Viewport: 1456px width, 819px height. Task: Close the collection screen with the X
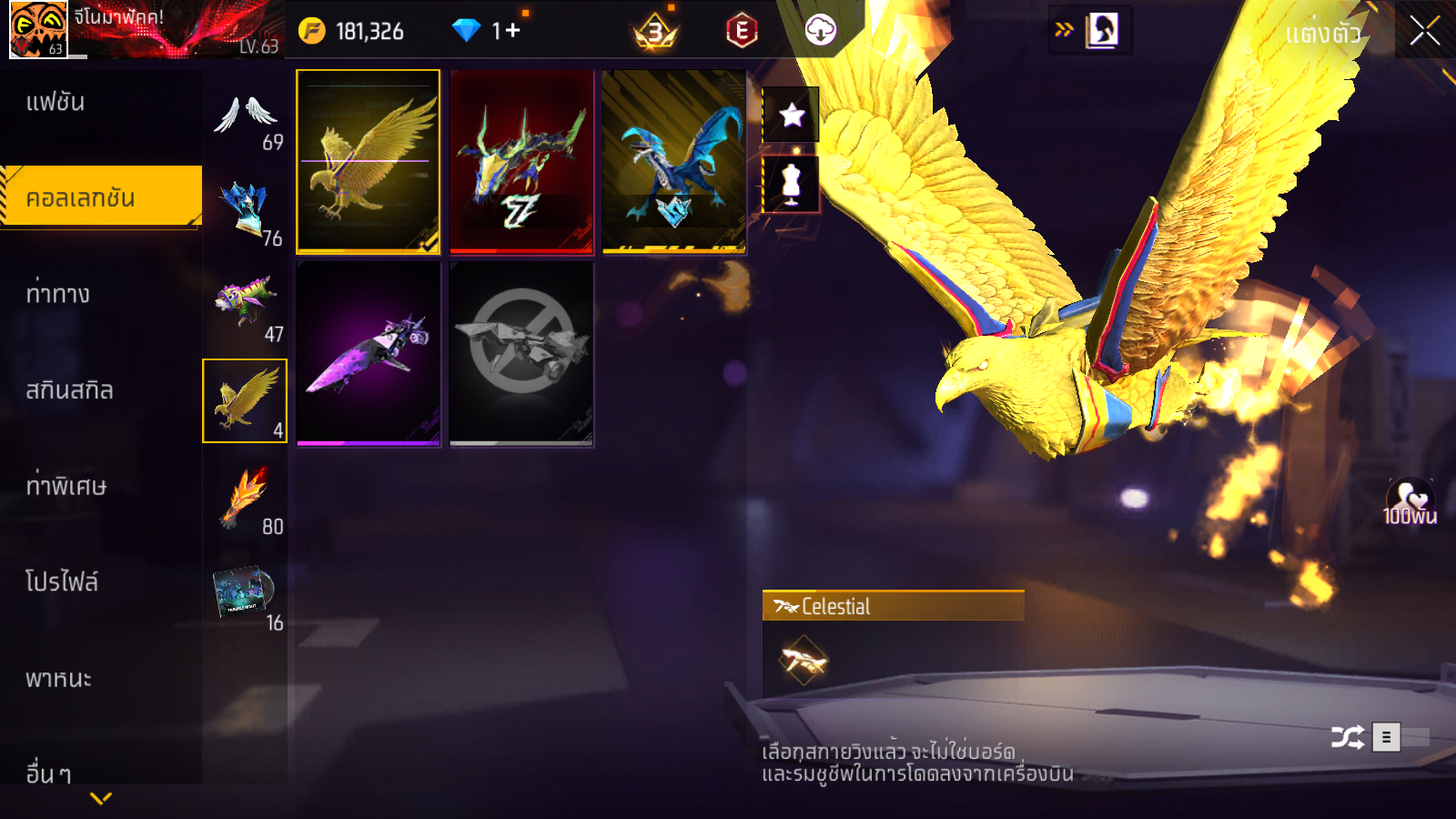(1424, 31)
